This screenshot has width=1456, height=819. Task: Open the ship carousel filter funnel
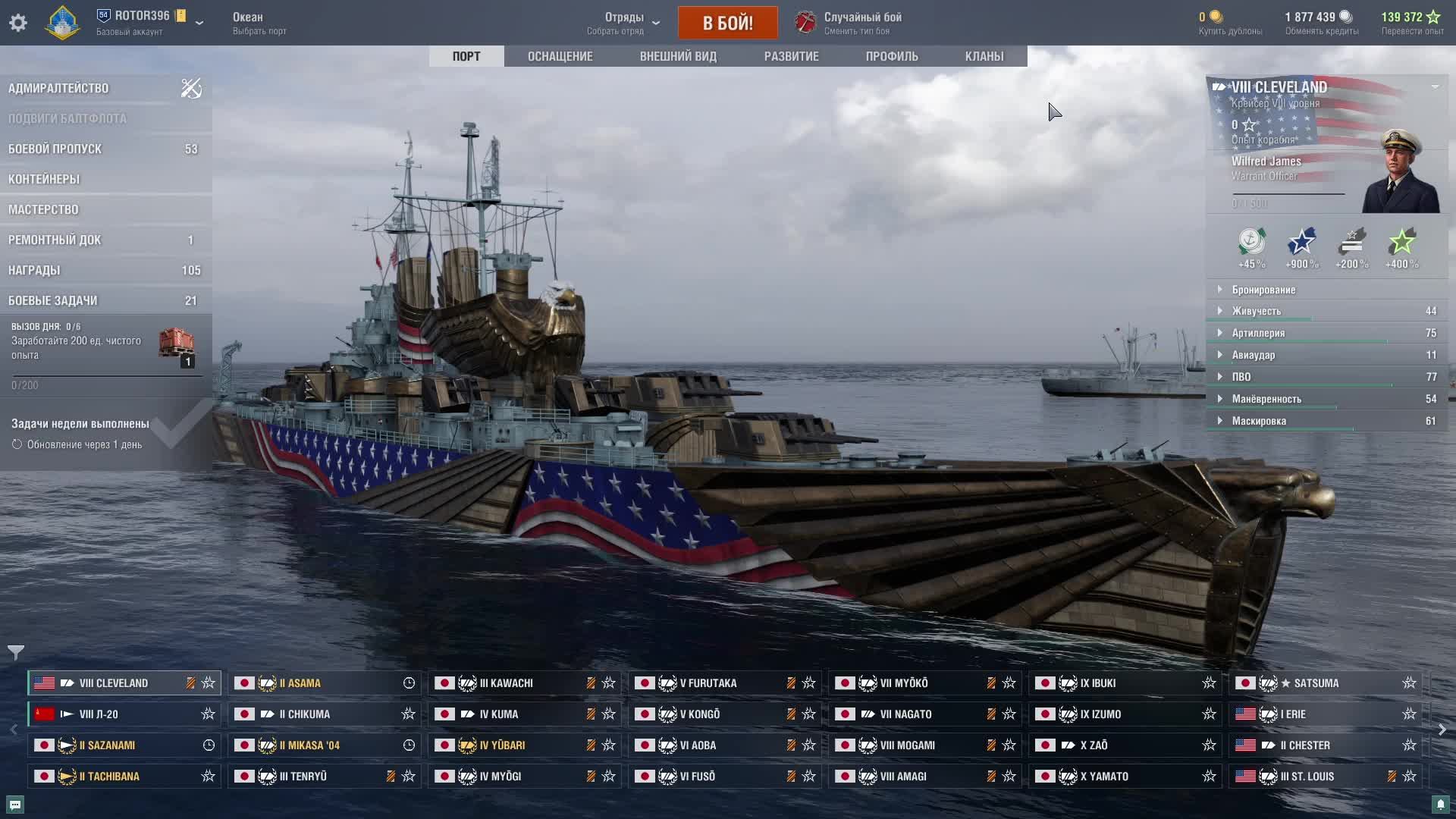[16, 652]
